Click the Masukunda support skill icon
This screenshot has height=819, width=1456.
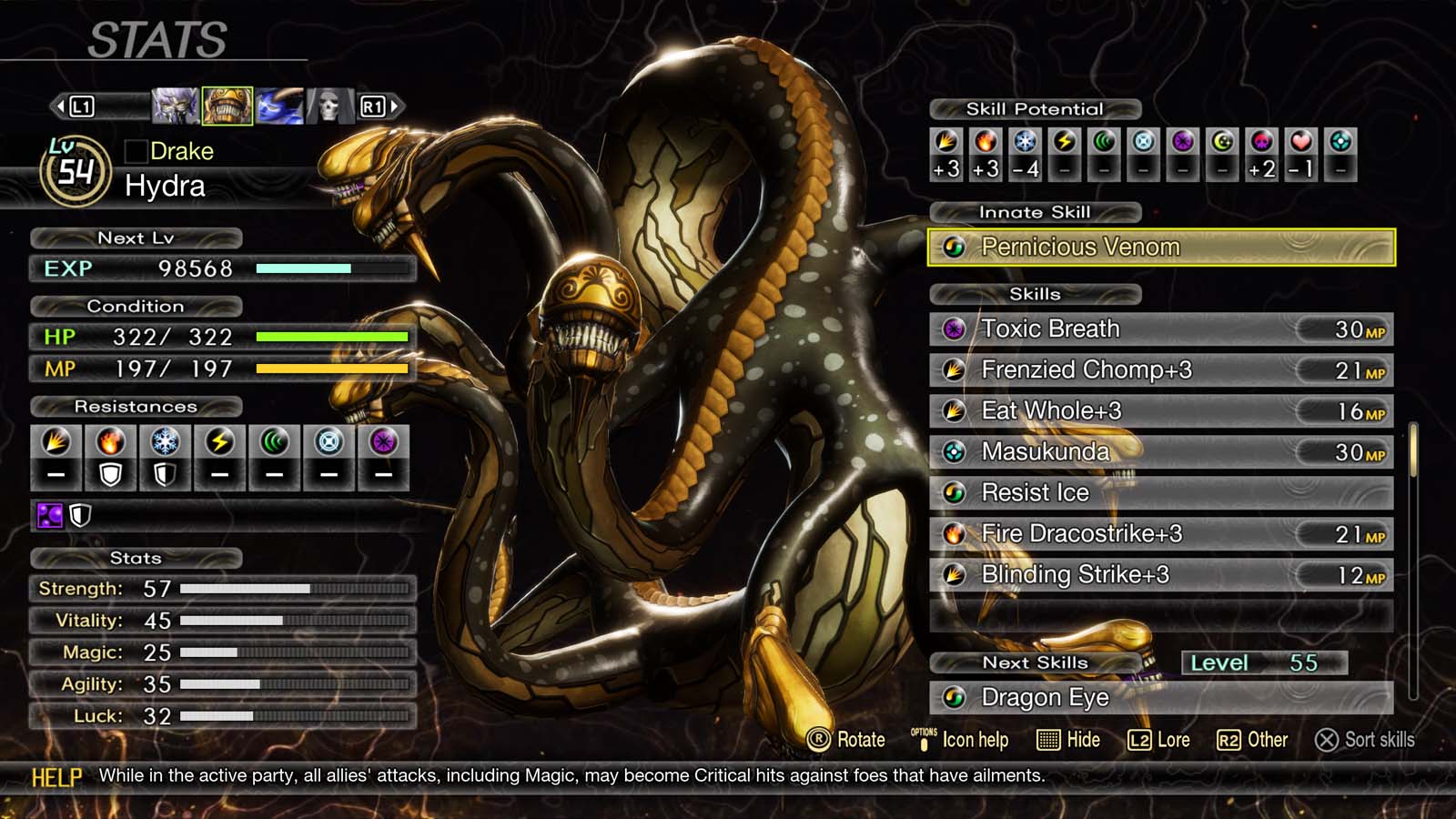pos(953,451)
